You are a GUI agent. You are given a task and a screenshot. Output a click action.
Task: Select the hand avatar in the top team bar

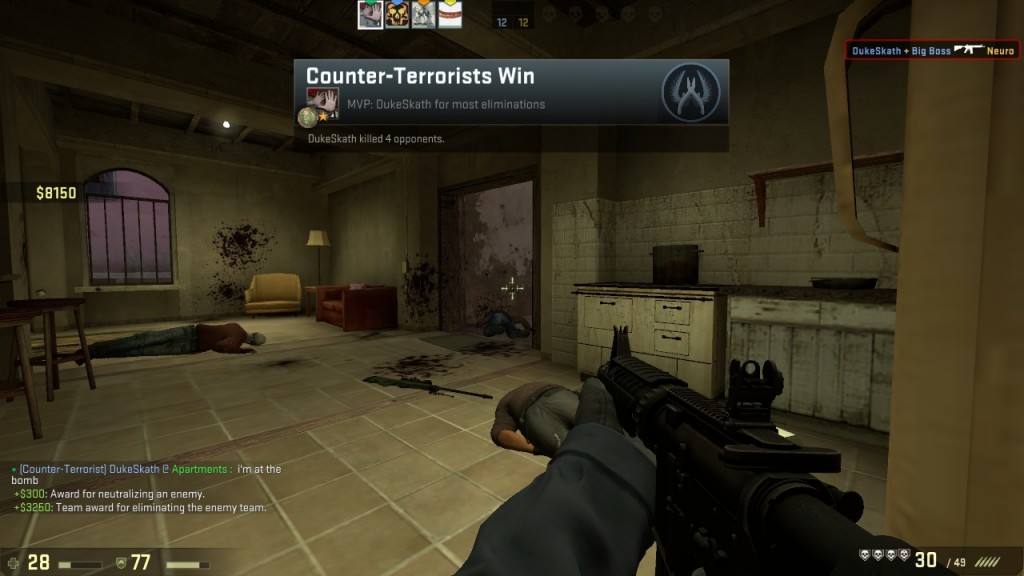[x=371, y=15]
